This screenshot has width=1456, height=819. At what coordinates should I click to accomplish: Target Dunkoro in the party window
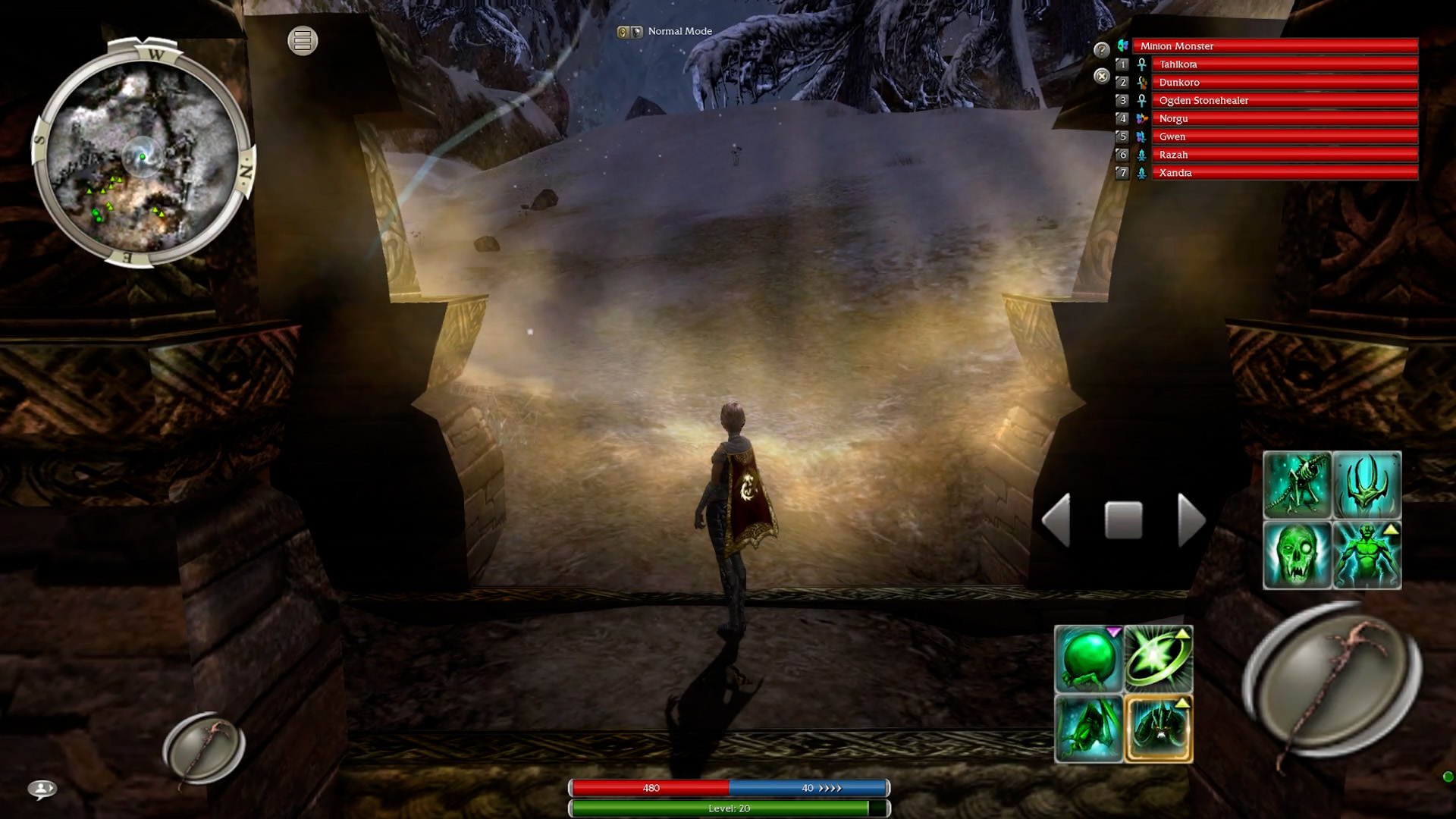click(1284, 83)
